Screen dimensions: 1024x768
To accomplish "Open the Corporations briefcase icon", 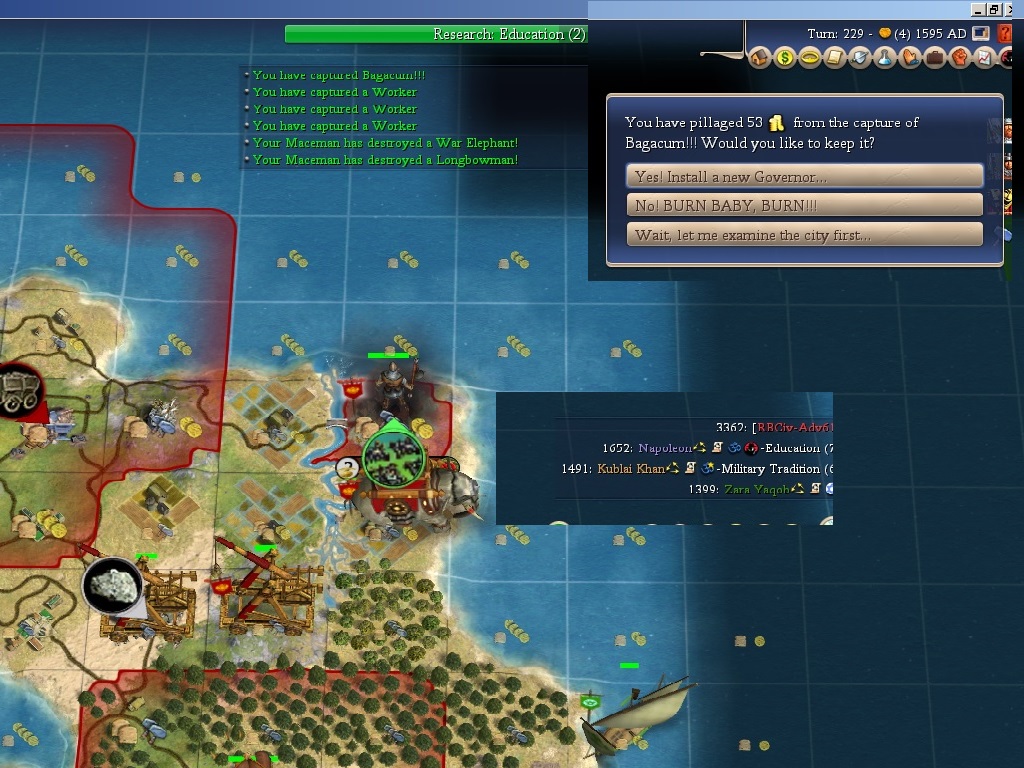I will tap(935, 58).
